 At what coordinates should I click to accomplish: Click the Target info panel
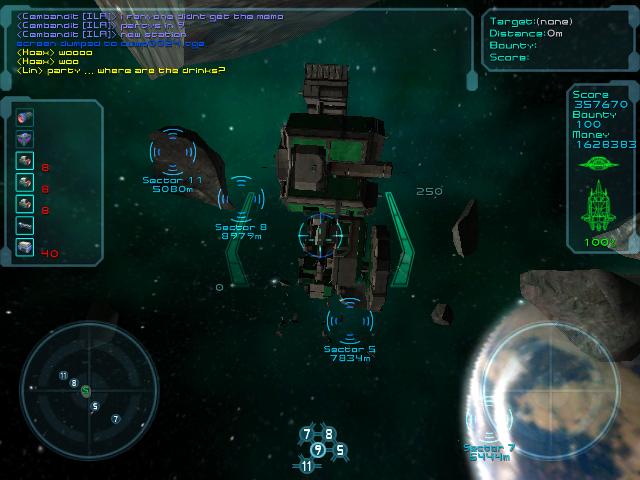point(558,38)
